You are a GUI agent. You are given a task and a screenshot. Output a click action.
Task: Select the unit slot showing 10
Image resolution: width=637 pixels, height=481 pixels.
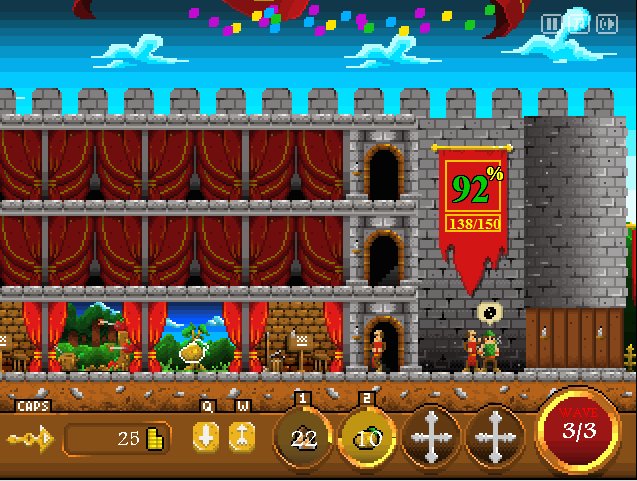[x=368, y=437]
